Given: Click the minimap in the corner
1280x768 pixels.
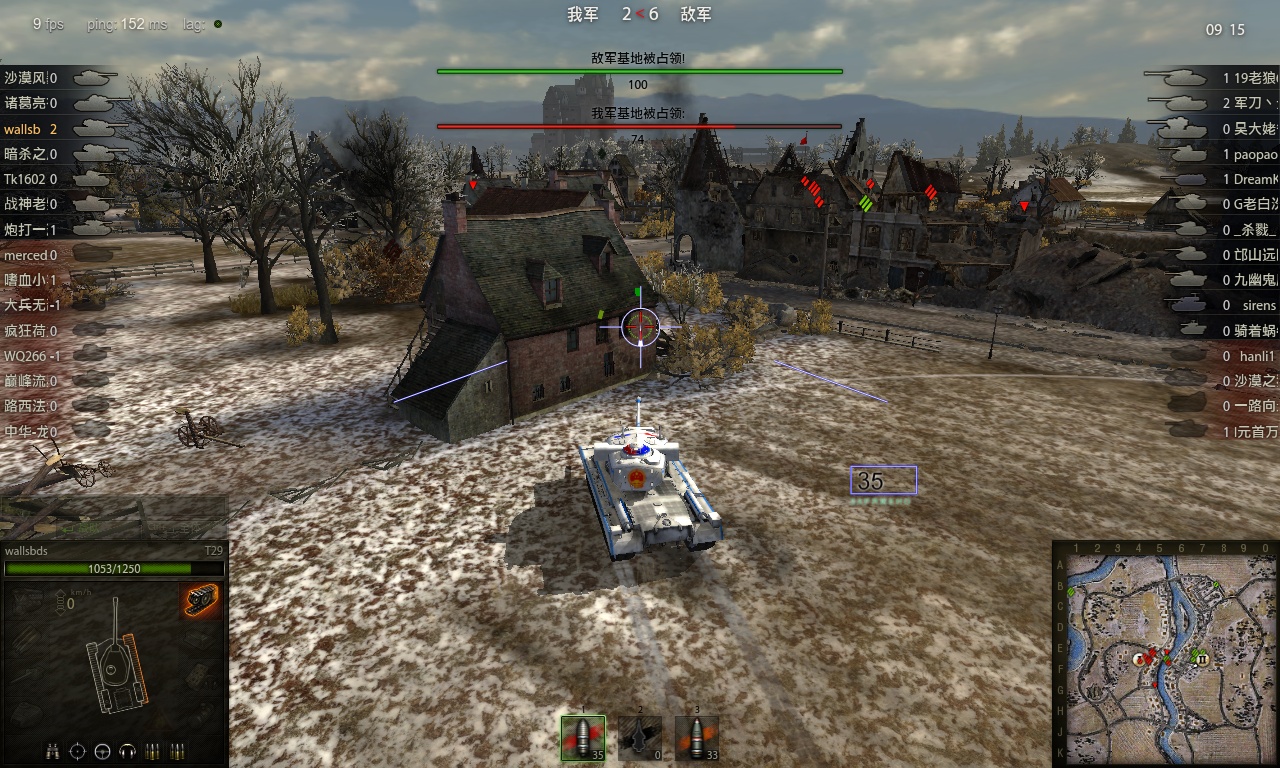Looking at the screenshot, I should coord(1166,654).
